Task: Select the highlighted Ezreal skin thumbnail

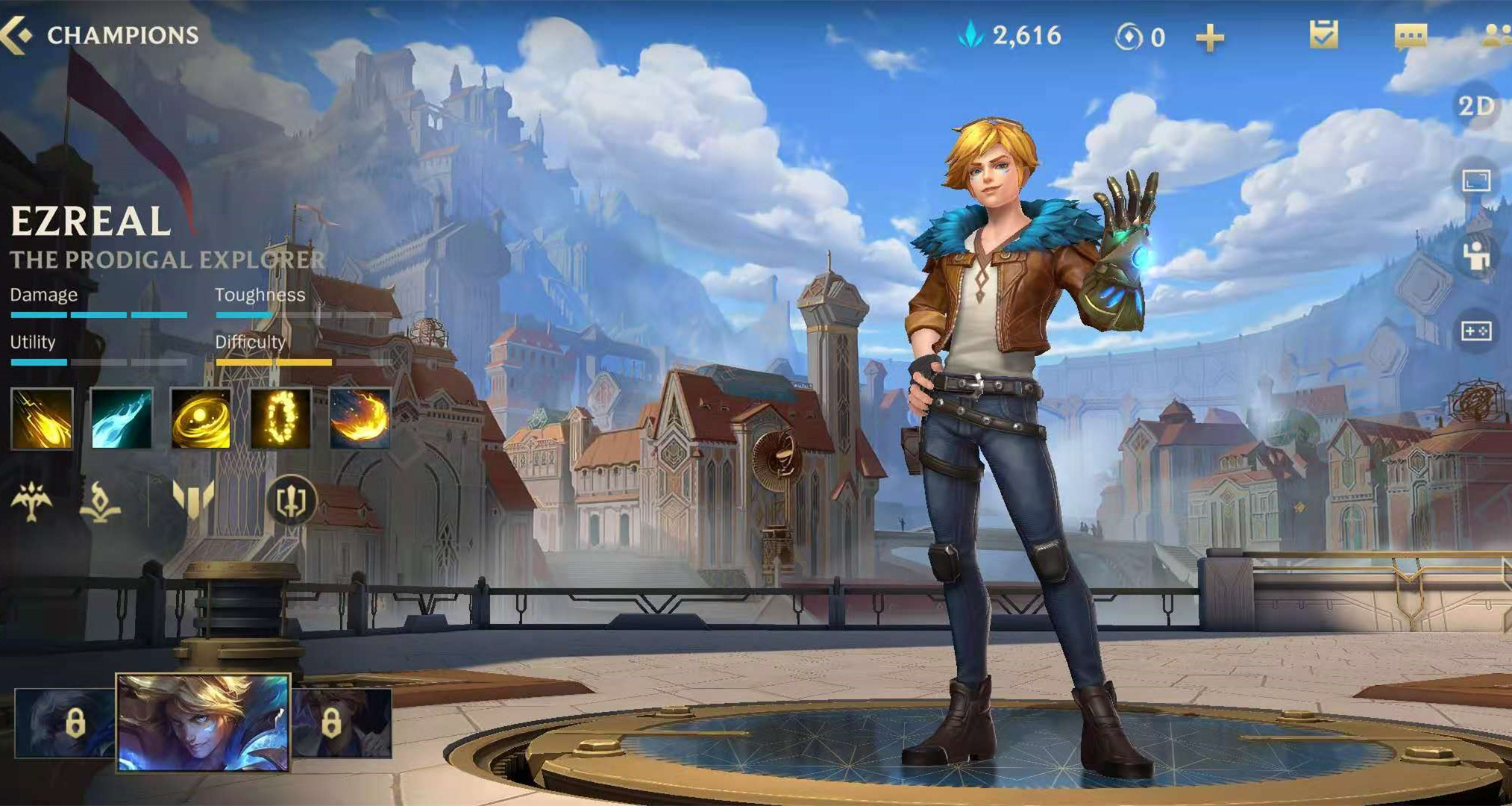Action: click(x=203, y=722)
